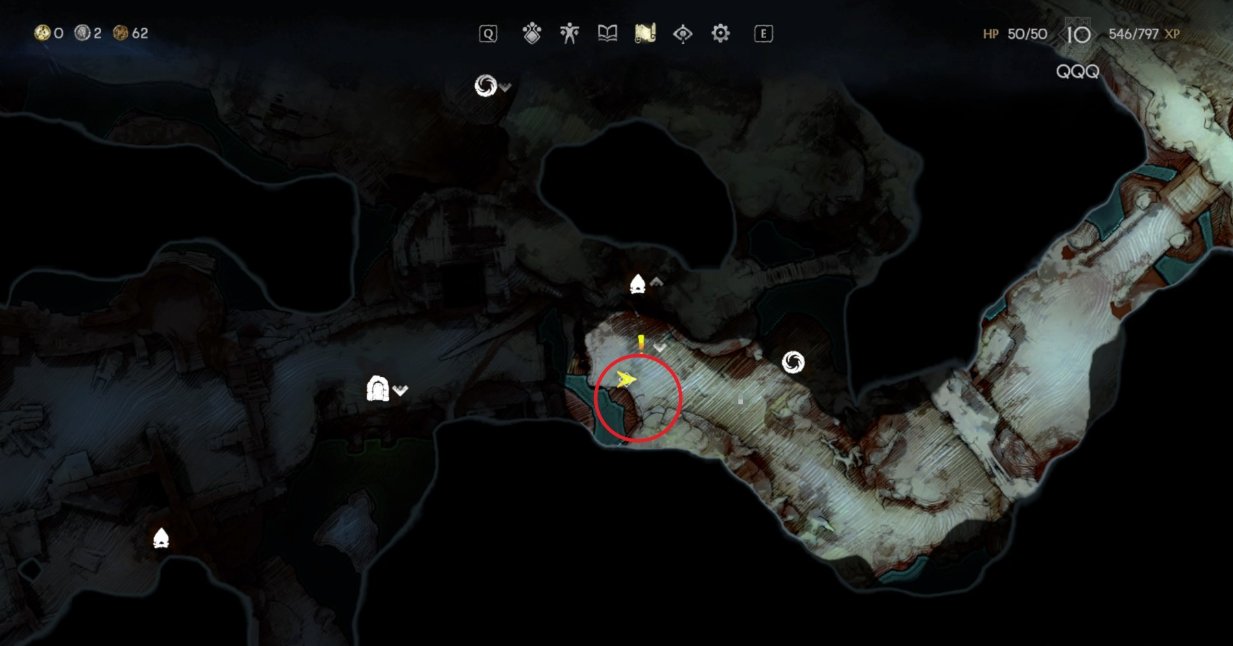This screenshot has width=1233, height=646.
Task: Select the highlighted map scroll tab
Action: [645, 34]
